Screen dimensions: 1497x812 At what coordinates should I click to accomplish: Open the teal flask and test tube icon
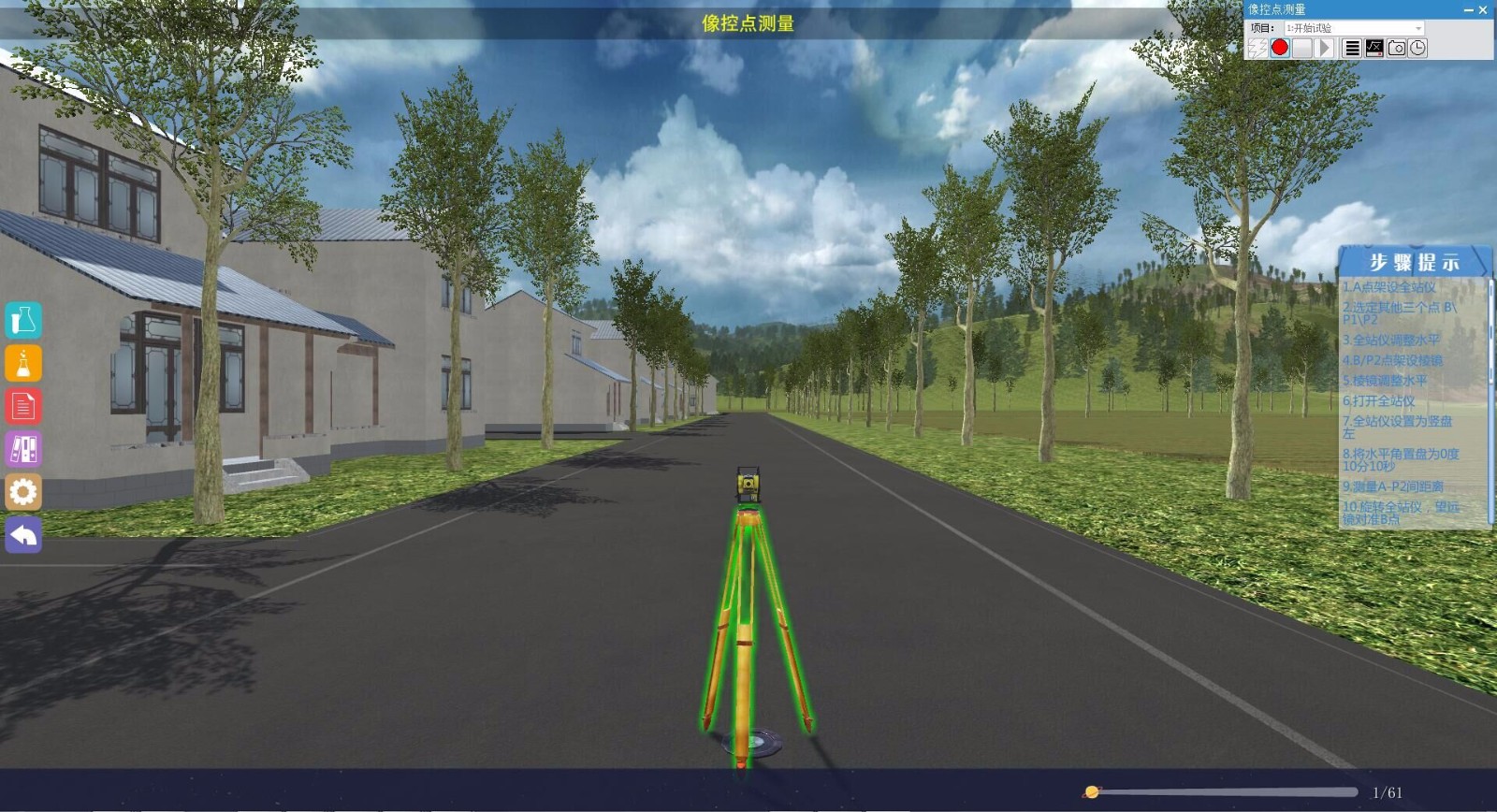(x=23, y=321)
